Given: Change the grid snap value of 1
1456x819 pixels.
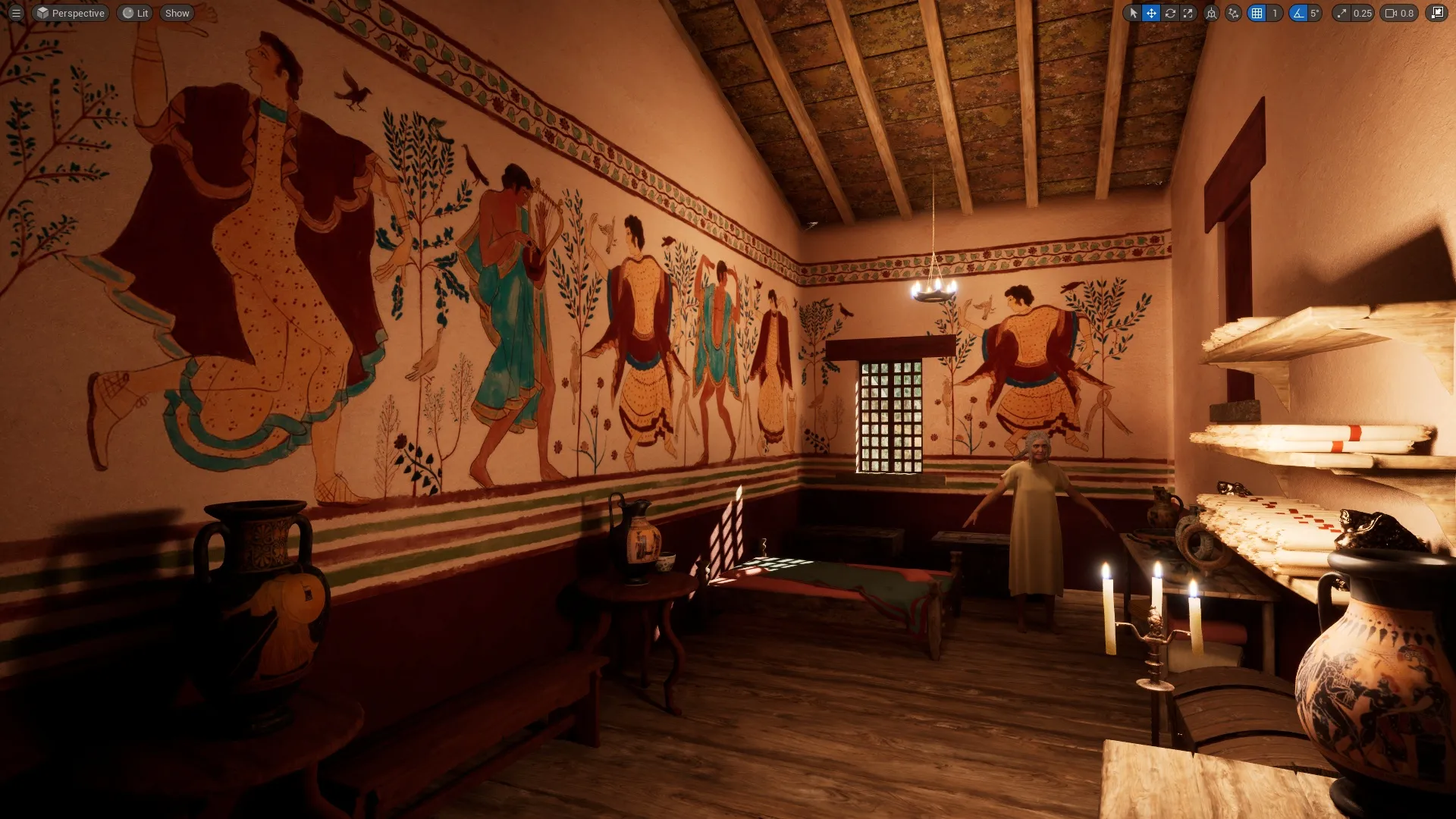Looking at the screenshot, I should [x=1275, y=13].
